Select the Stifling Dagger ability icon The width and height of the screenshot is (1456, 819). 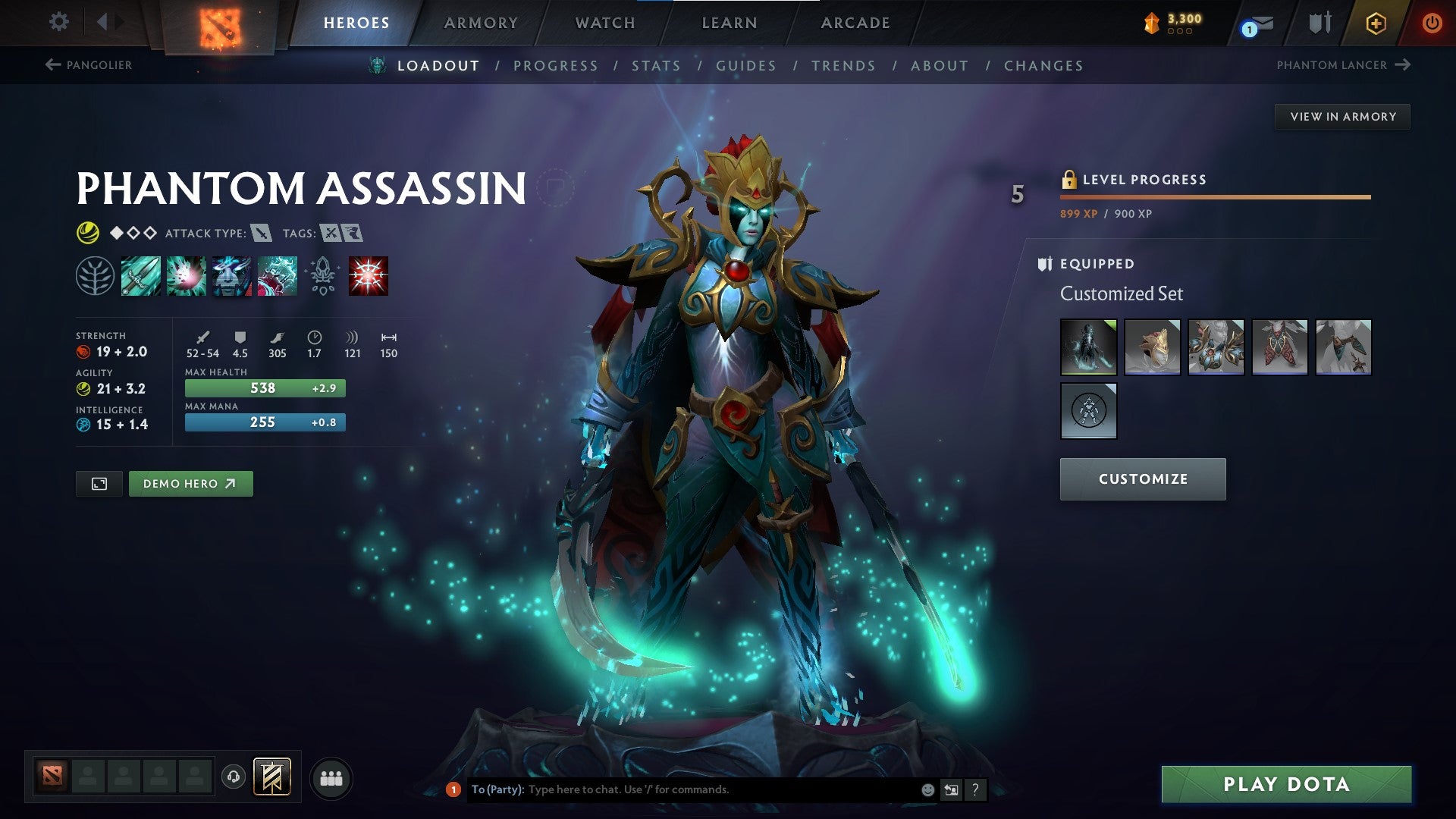(140, 275)
